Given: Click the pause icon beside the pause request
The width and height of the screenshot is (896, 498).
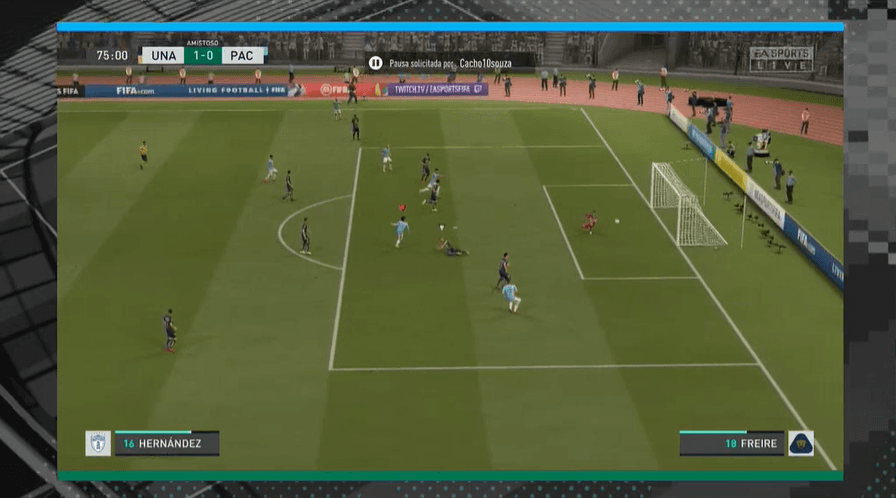Looking at the screenshot, I should 375,62.
